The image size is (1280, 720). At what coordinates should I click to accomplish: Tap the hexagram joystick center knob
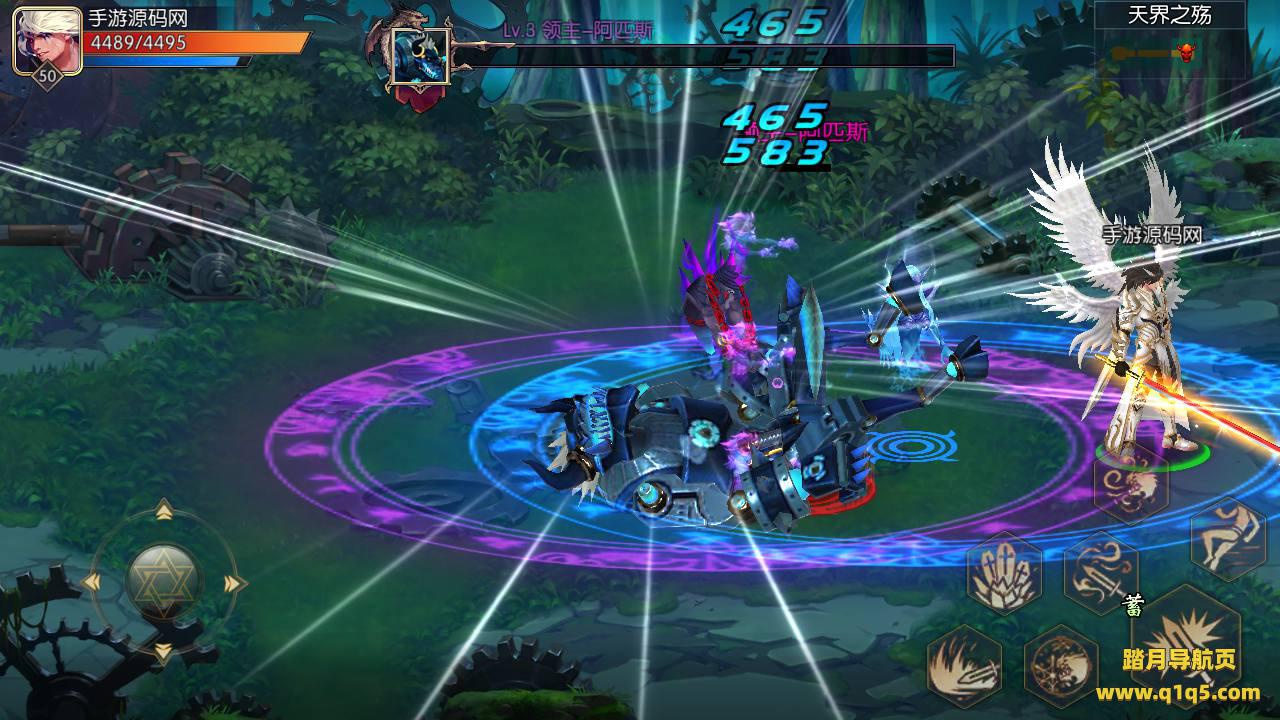(164, 582)
